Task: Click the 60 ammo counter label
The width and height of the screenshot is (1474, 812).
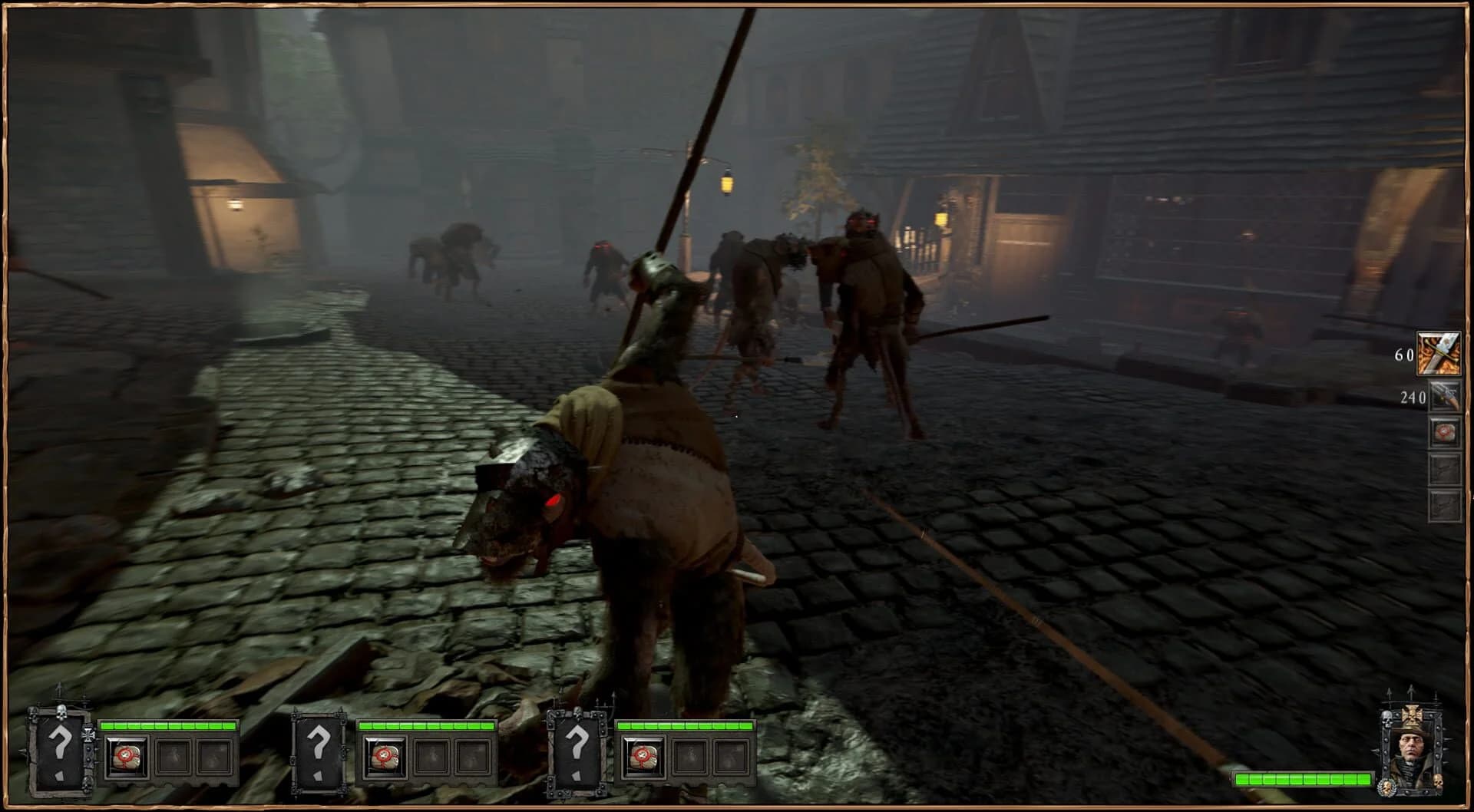Action: coord(1403,355)
